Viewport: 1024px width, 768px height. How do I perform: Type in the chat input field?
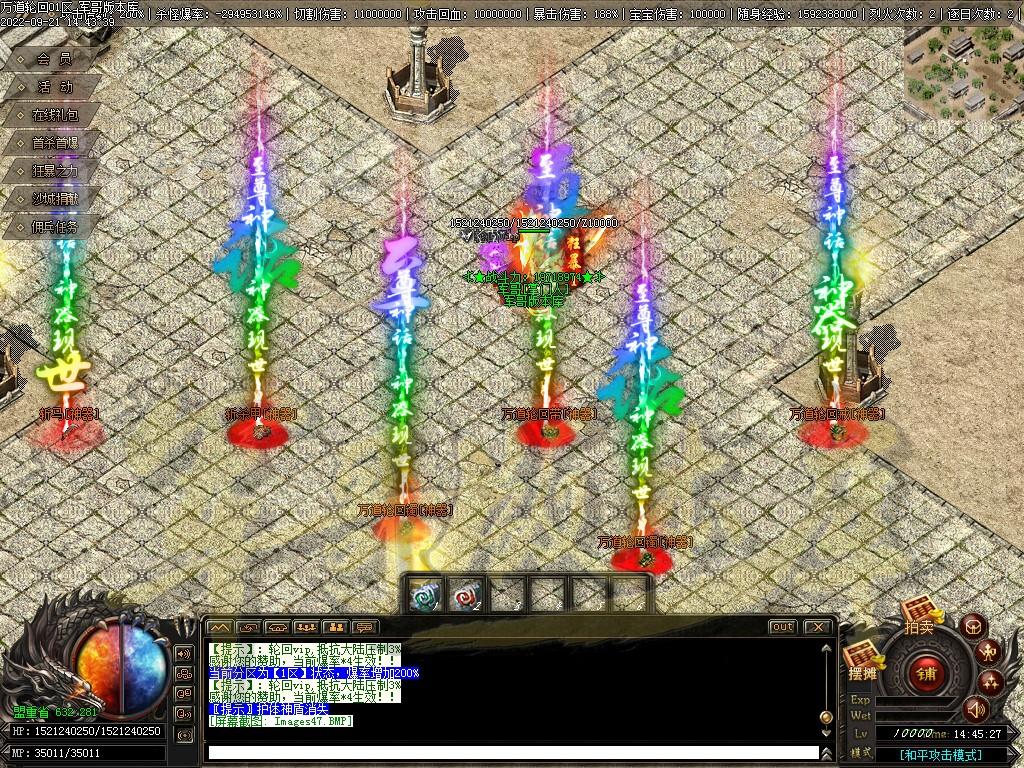[x=512, y=752]
